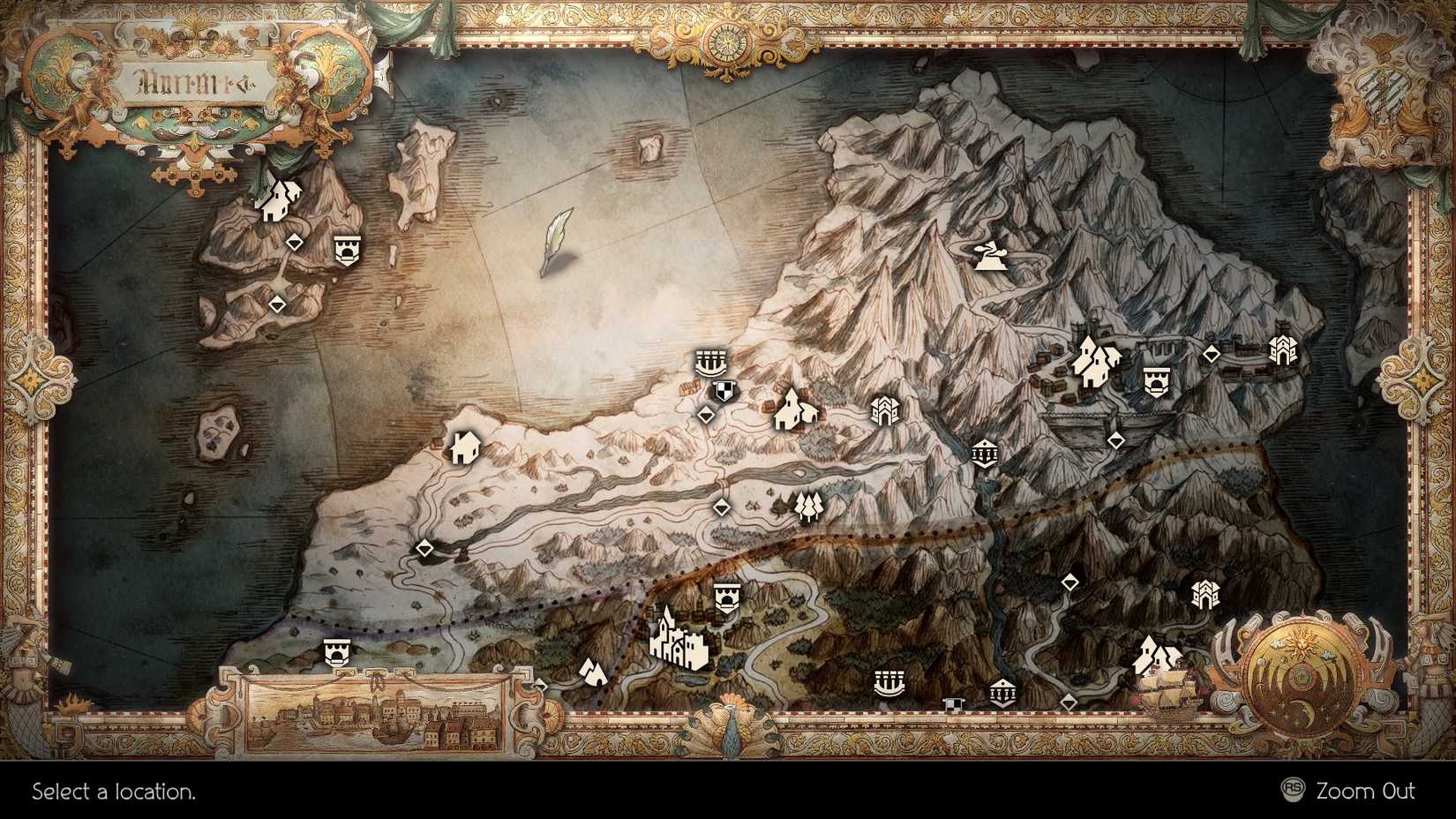
Task: Click the cathedral icon at the far northeast edge
Action: tap(1281, 351)
